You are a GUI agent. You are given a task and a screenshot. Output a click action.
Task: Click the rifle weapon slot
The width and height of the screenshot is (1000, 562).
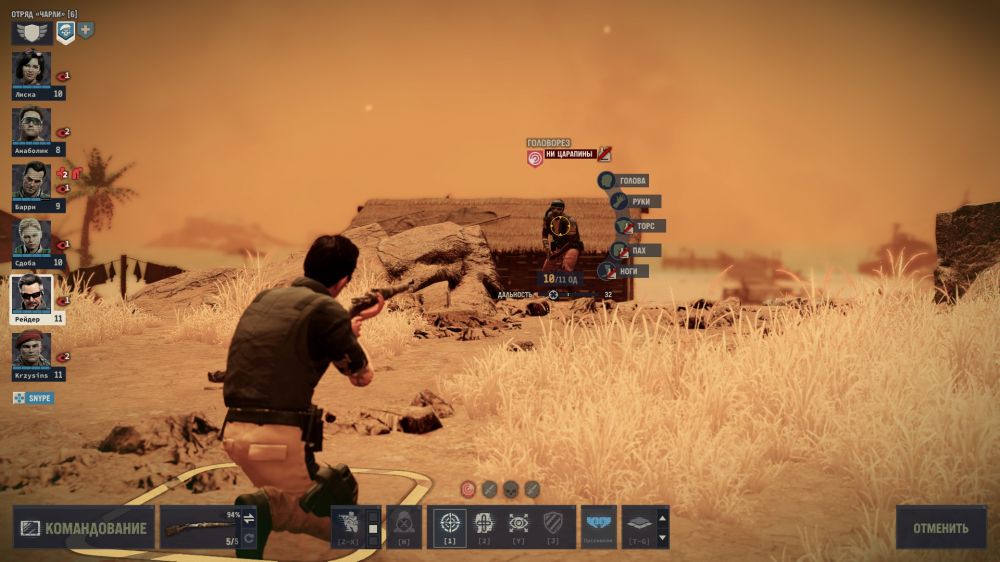coord(199,527)
